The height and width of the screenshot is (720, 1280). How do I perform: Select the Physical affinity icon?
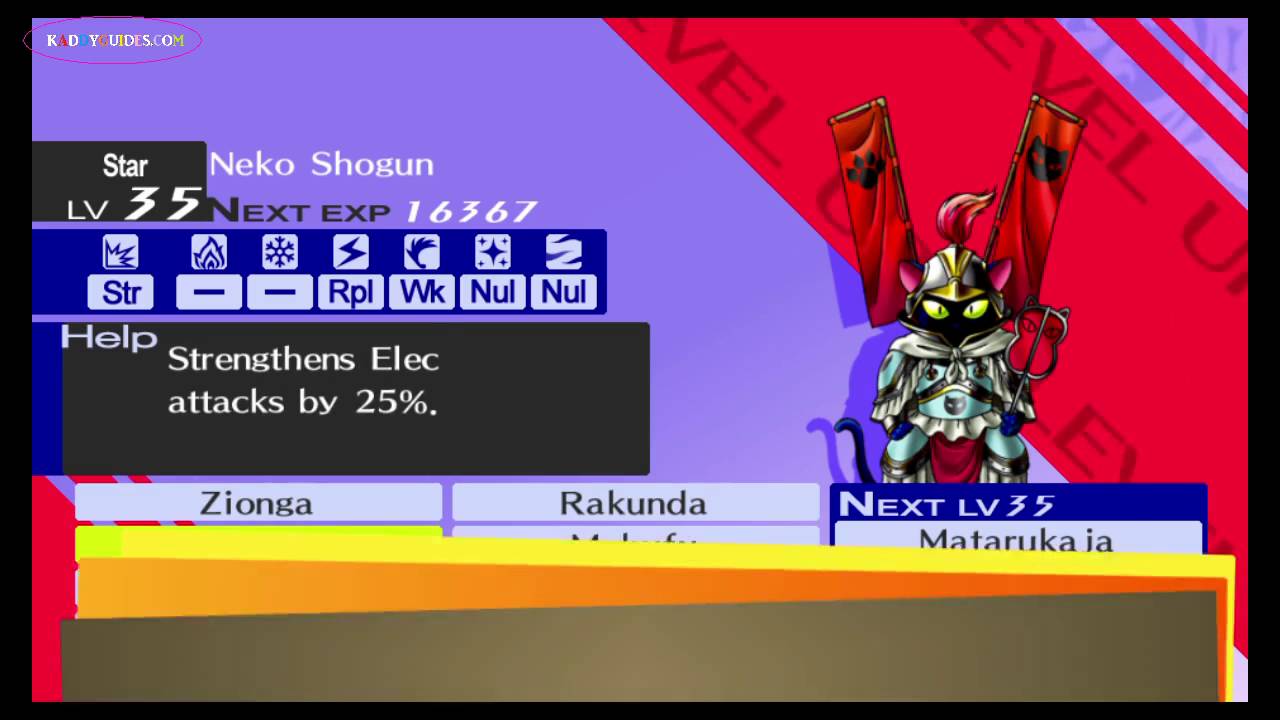point(120,252)
